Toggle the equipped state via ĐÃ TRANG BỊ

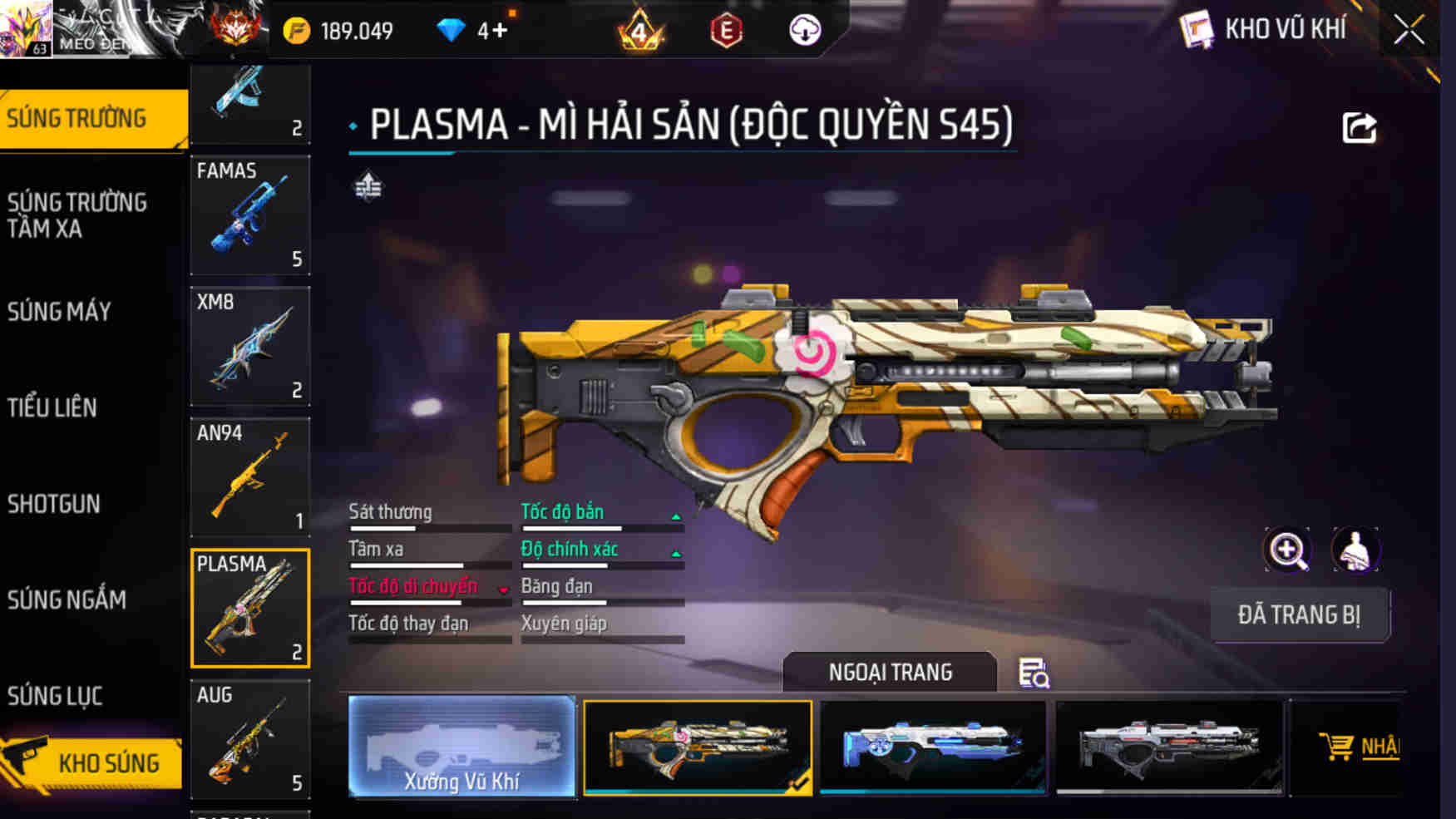(1300, 615)
